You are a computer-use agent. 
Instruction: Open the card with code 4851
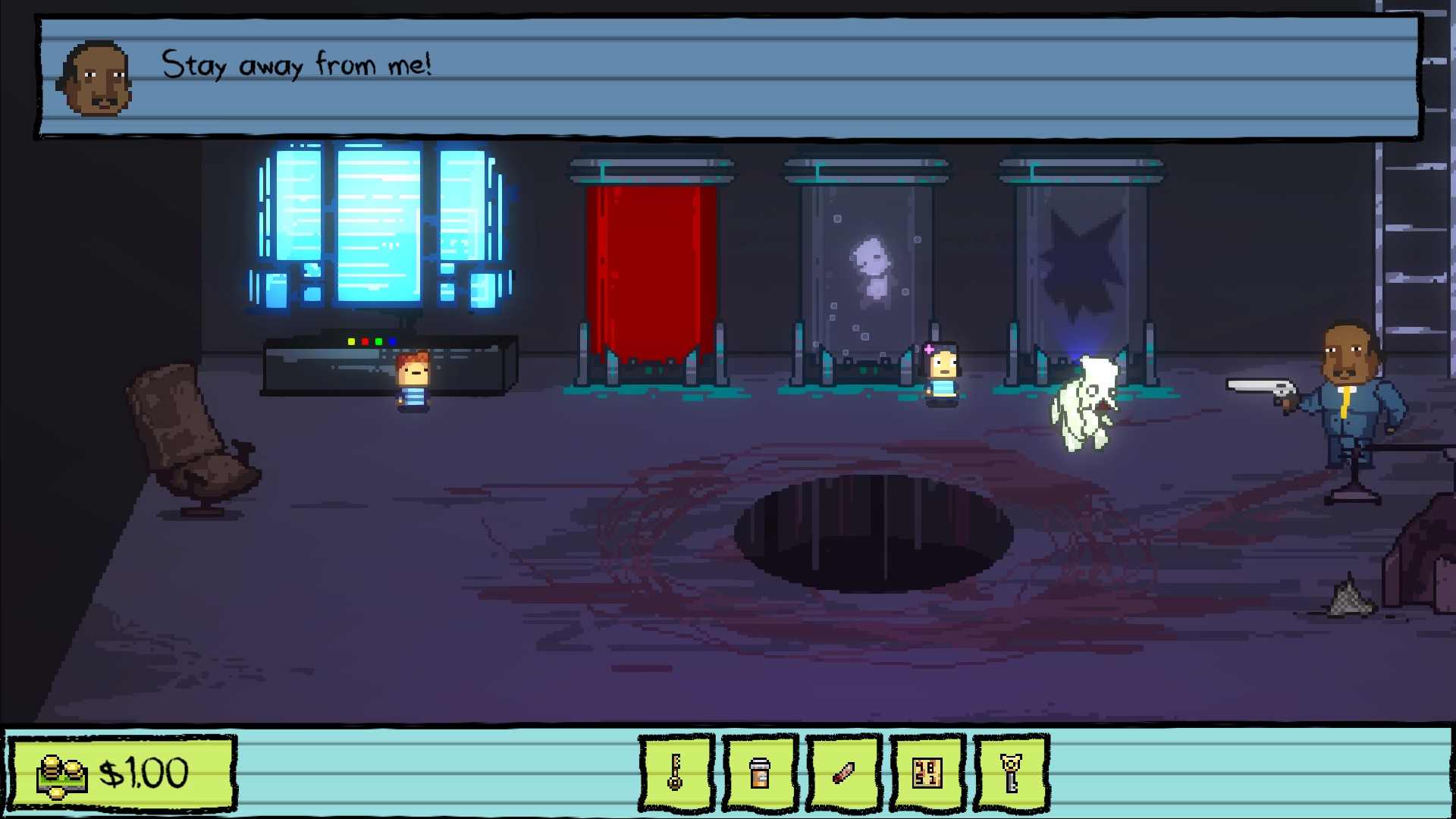pos(927,773)
